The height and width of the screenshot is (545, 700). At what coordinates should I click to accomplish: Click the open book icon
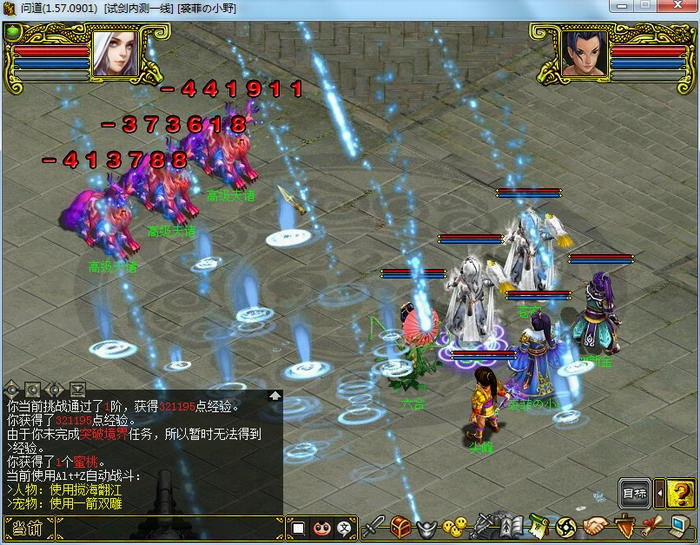(510, 526)
